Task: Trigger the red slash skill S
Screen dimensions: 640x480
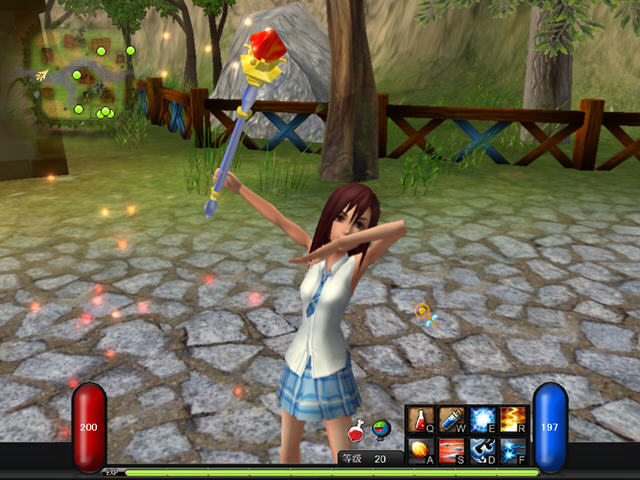Action: (x=451, y=450)
